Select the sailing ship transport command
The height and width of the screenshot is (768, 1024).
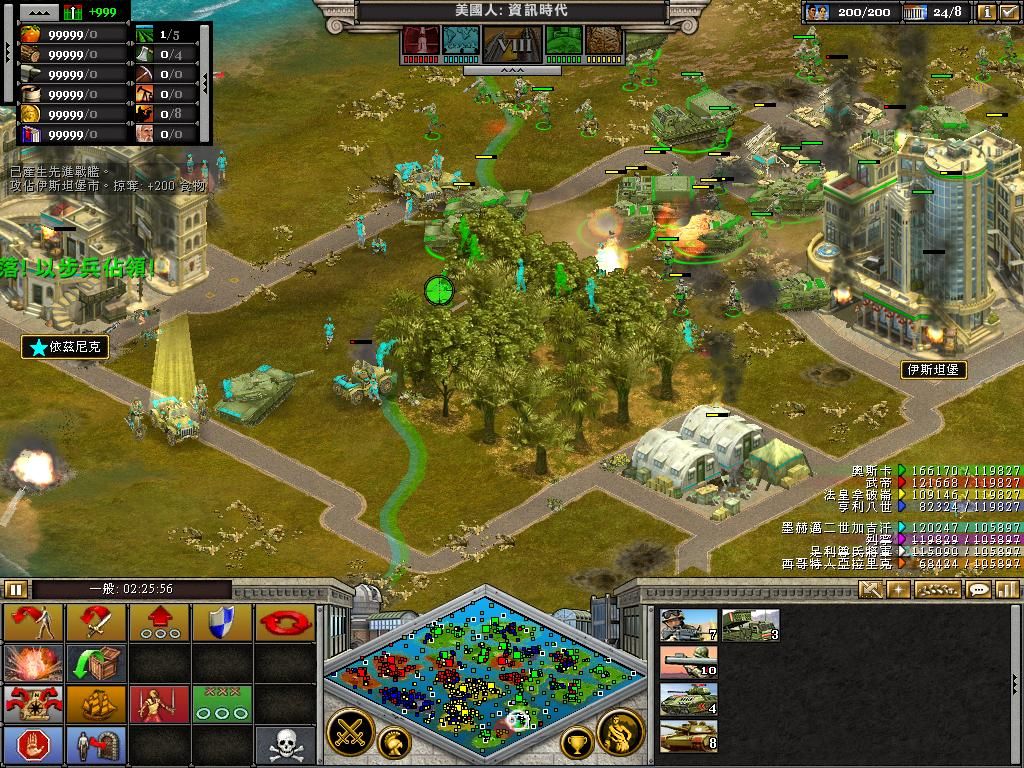[96, 704]
